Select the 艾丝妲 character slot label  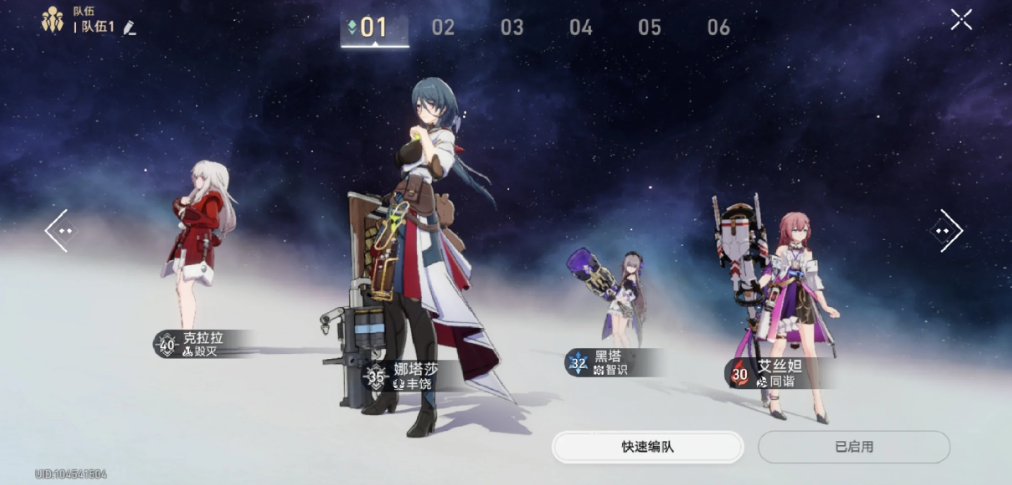point(774,373)
